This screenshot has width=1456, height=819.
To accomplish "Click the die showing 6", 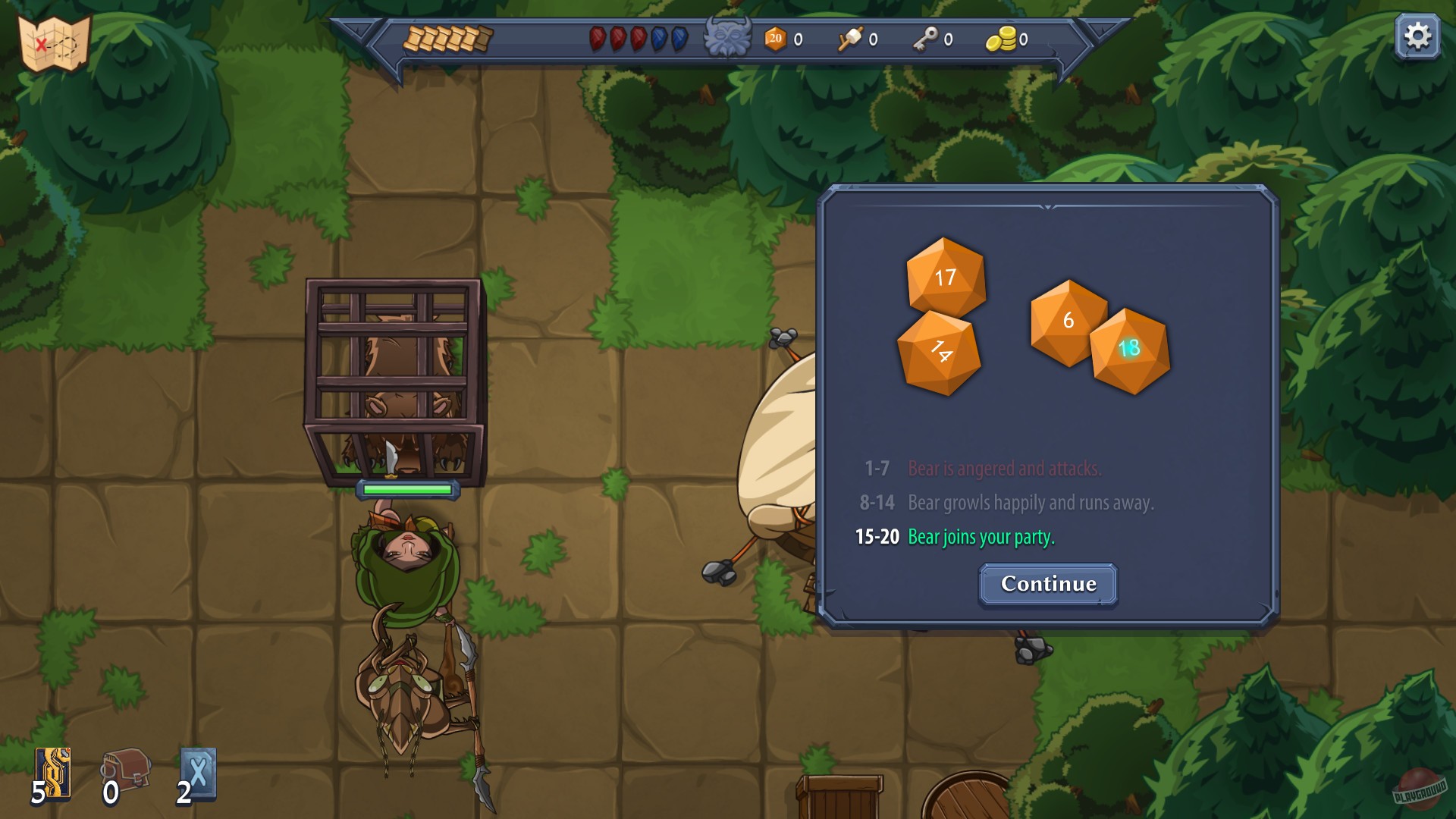I will pos(1068,322).
